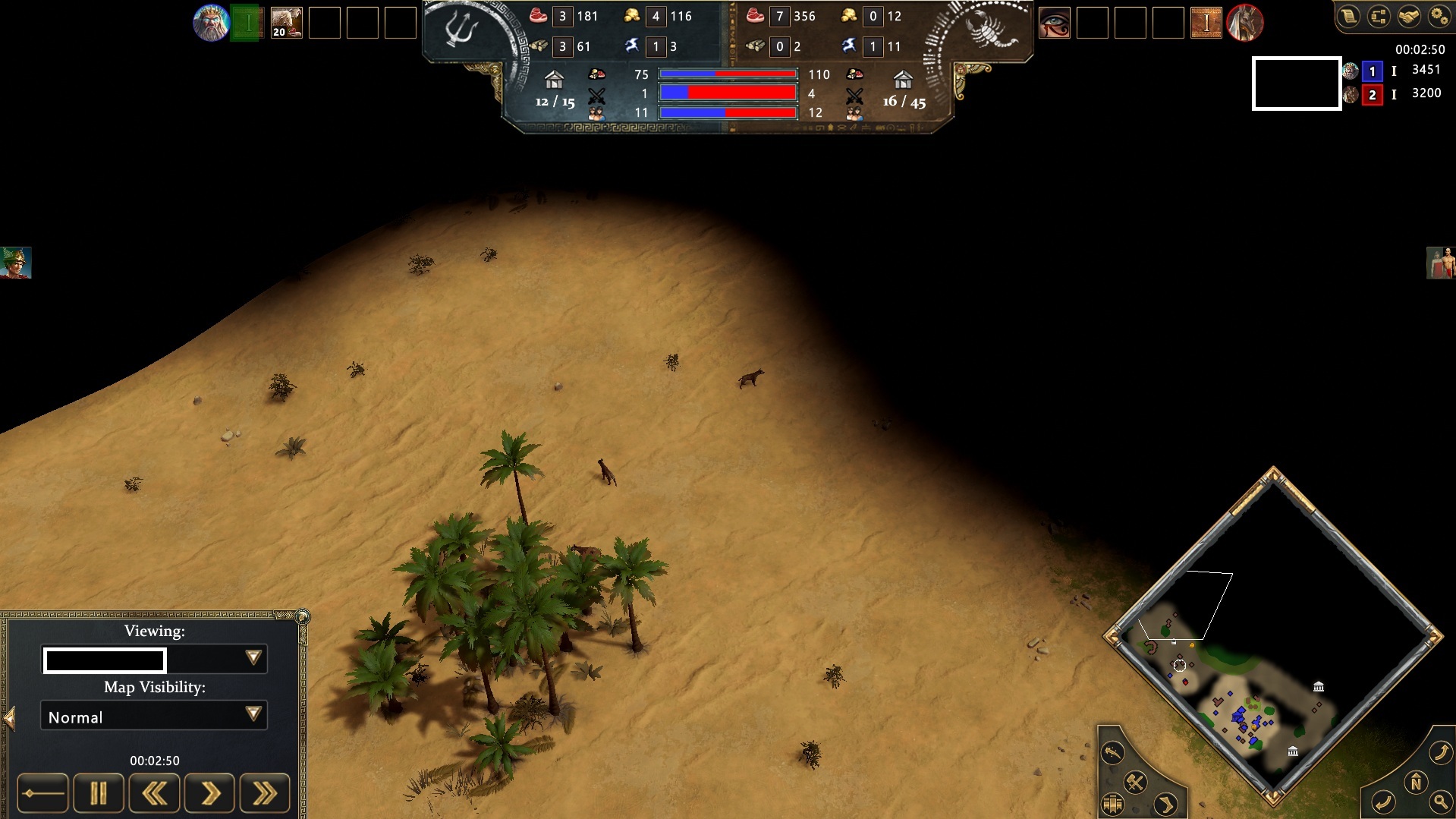
Task: Reset camera to north with N button
Action: [x=1415, y=783]
